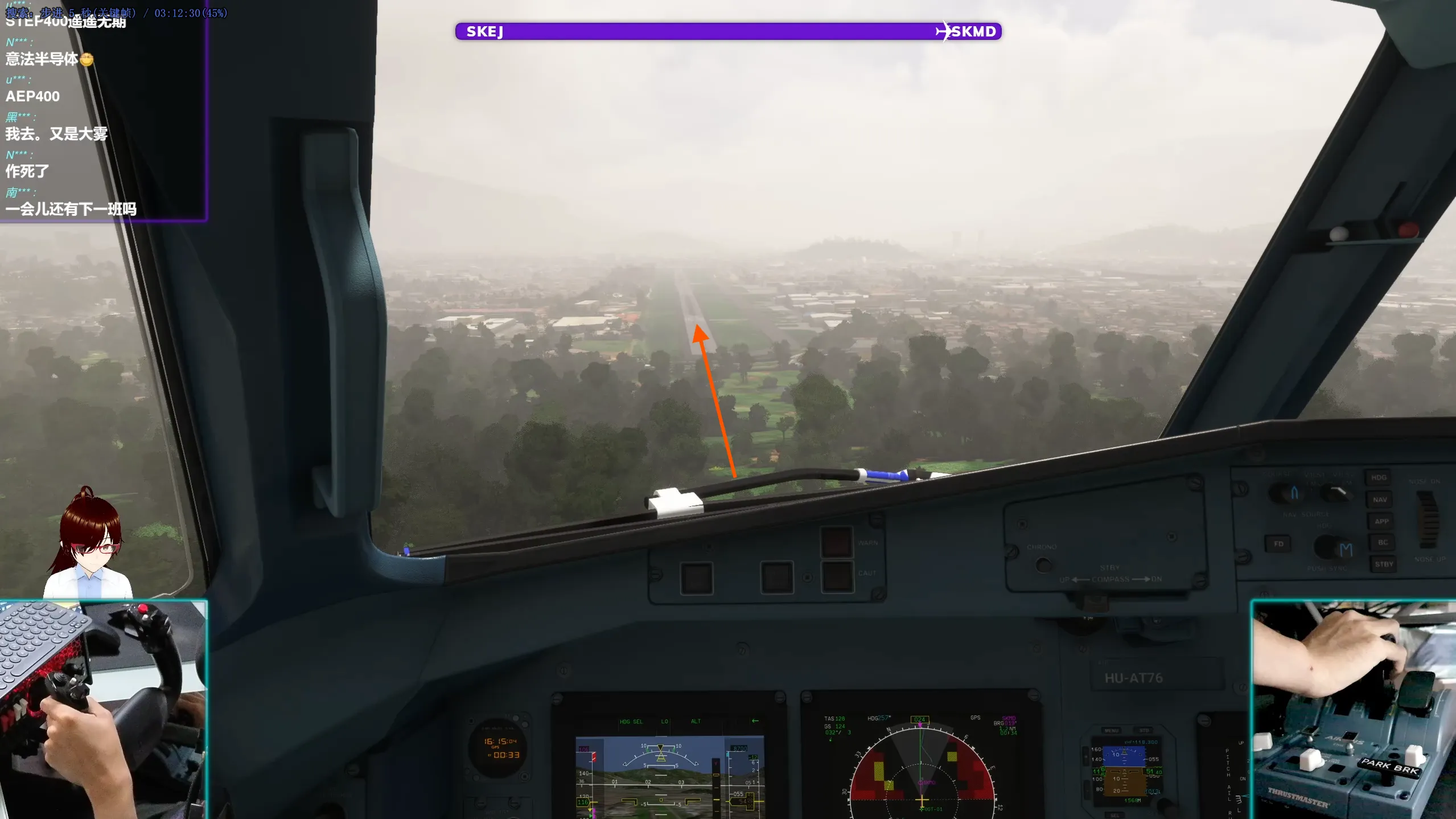The height and width of the screenshot is (819, 1456).
Task: Acknowledge the WARN master warning light
Action: click(836, 542)
